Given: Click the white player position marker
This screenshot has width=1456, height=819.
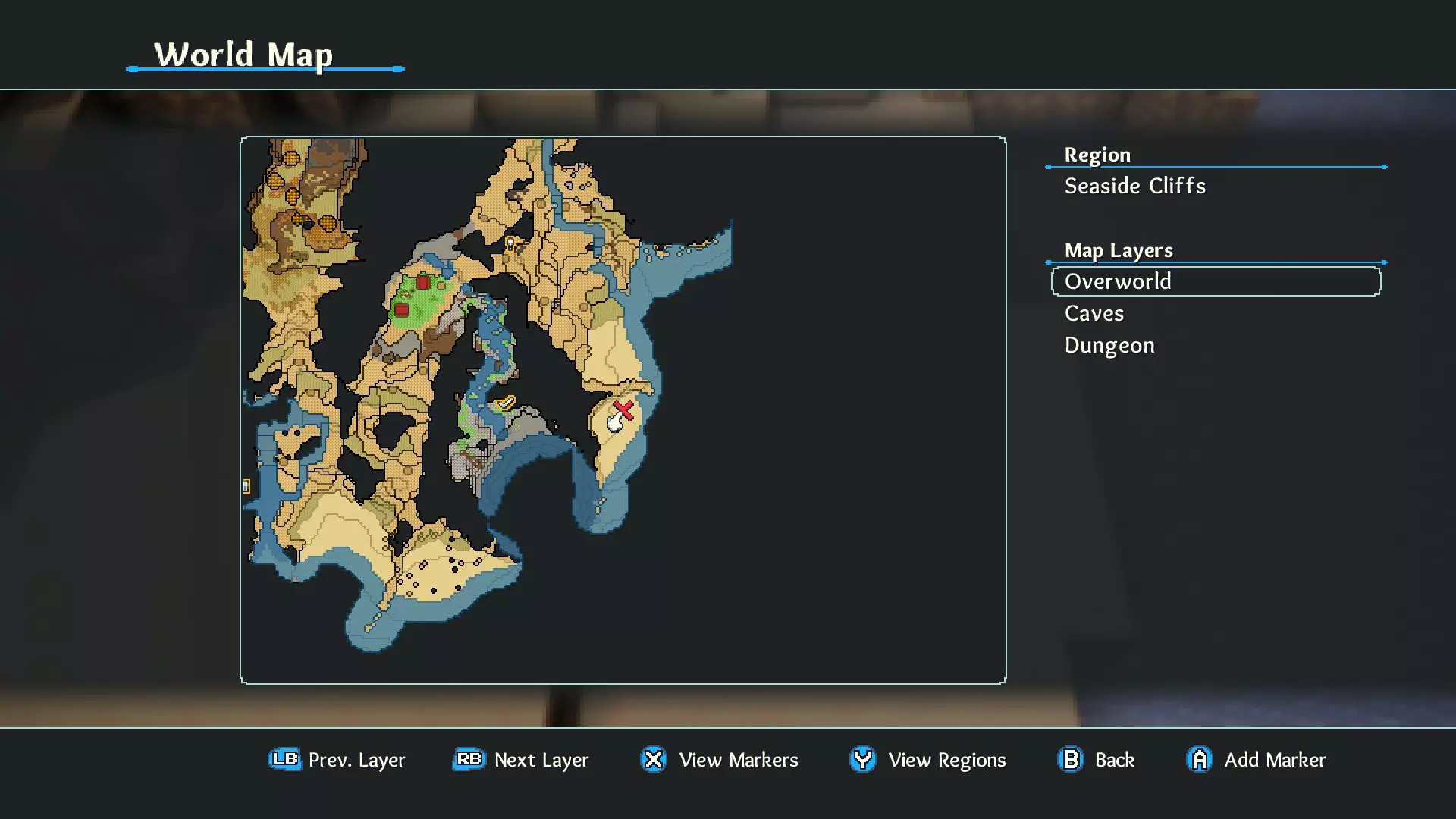Looking at the screenshot, I should pos(615,424).
